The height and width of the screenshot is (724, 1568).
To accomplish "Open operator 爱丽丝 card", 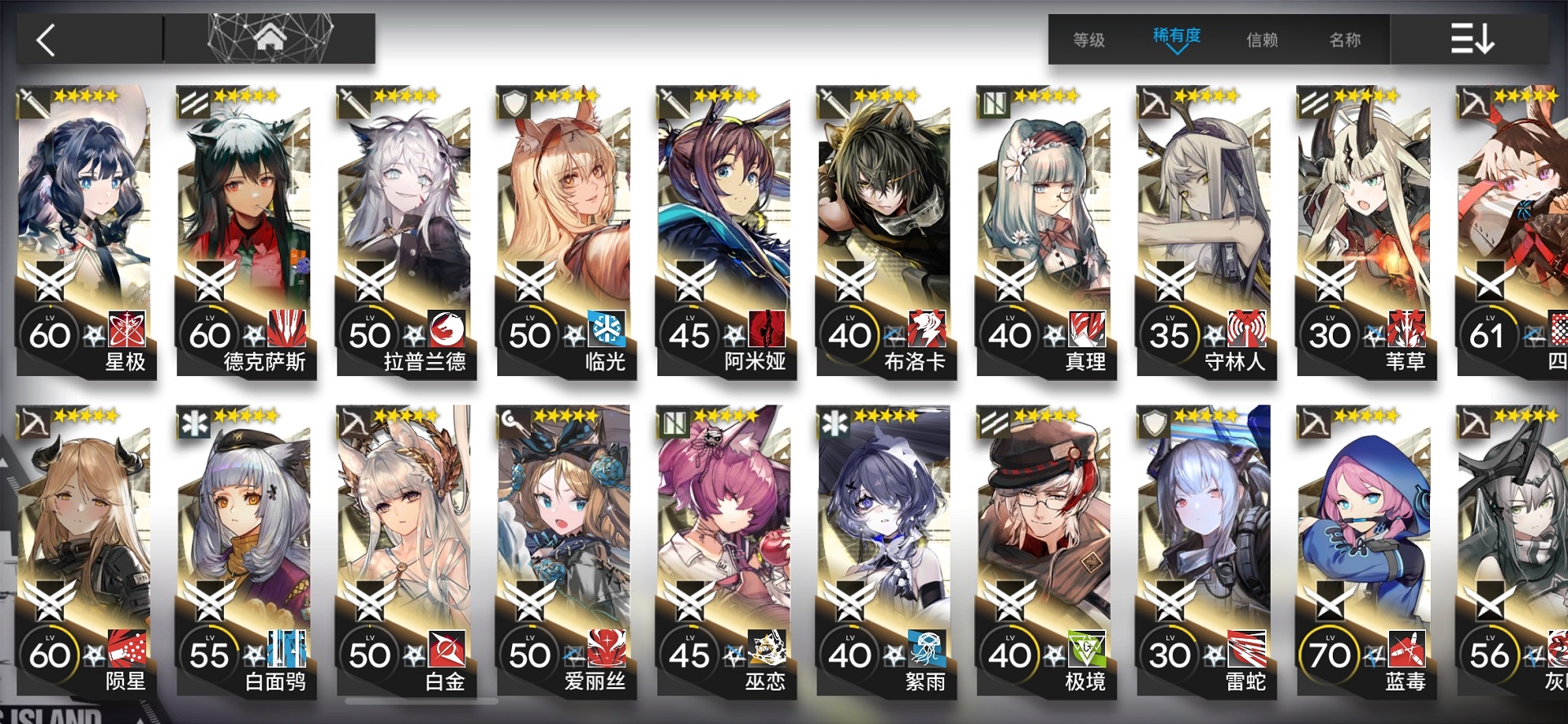I will (x=565, y=549).
